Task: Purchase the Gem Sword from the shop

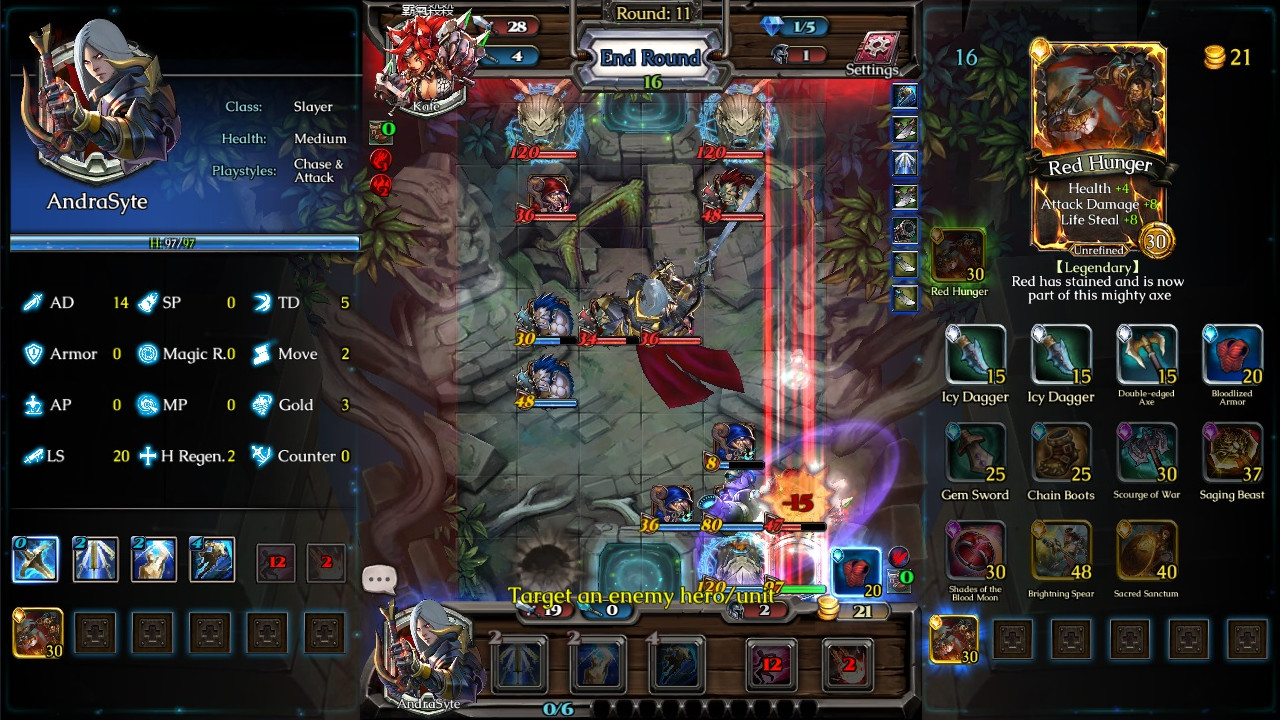Action: (x=975, y=452)
